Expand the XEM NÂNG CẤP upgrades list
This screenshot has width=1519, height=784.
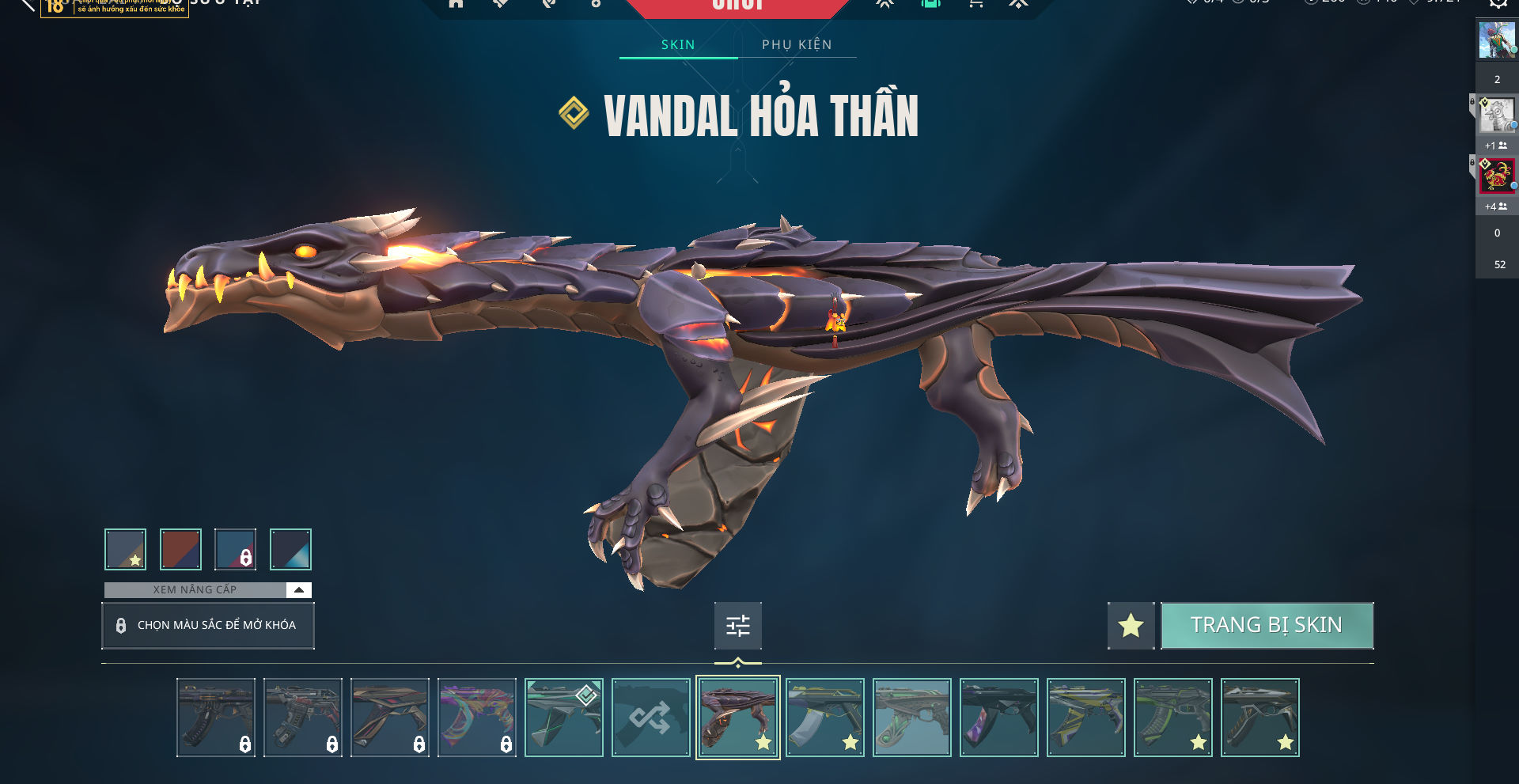pyautogui.click(x=298, y=590)
